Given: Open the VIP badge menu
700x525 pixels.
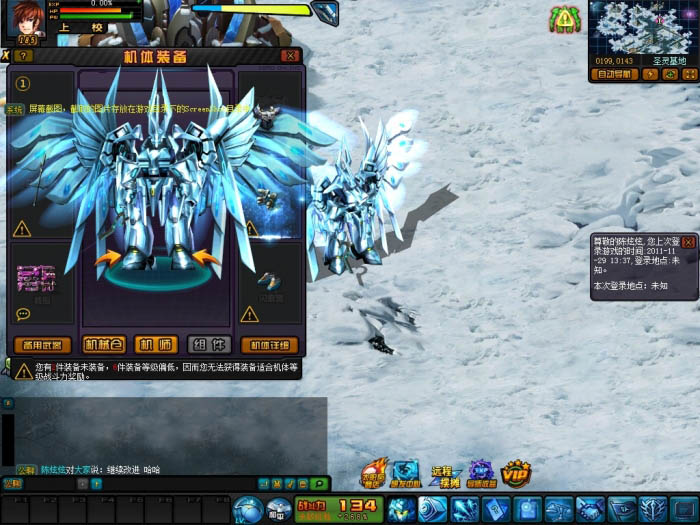Looking at the screenshot, I should (516, 473).
